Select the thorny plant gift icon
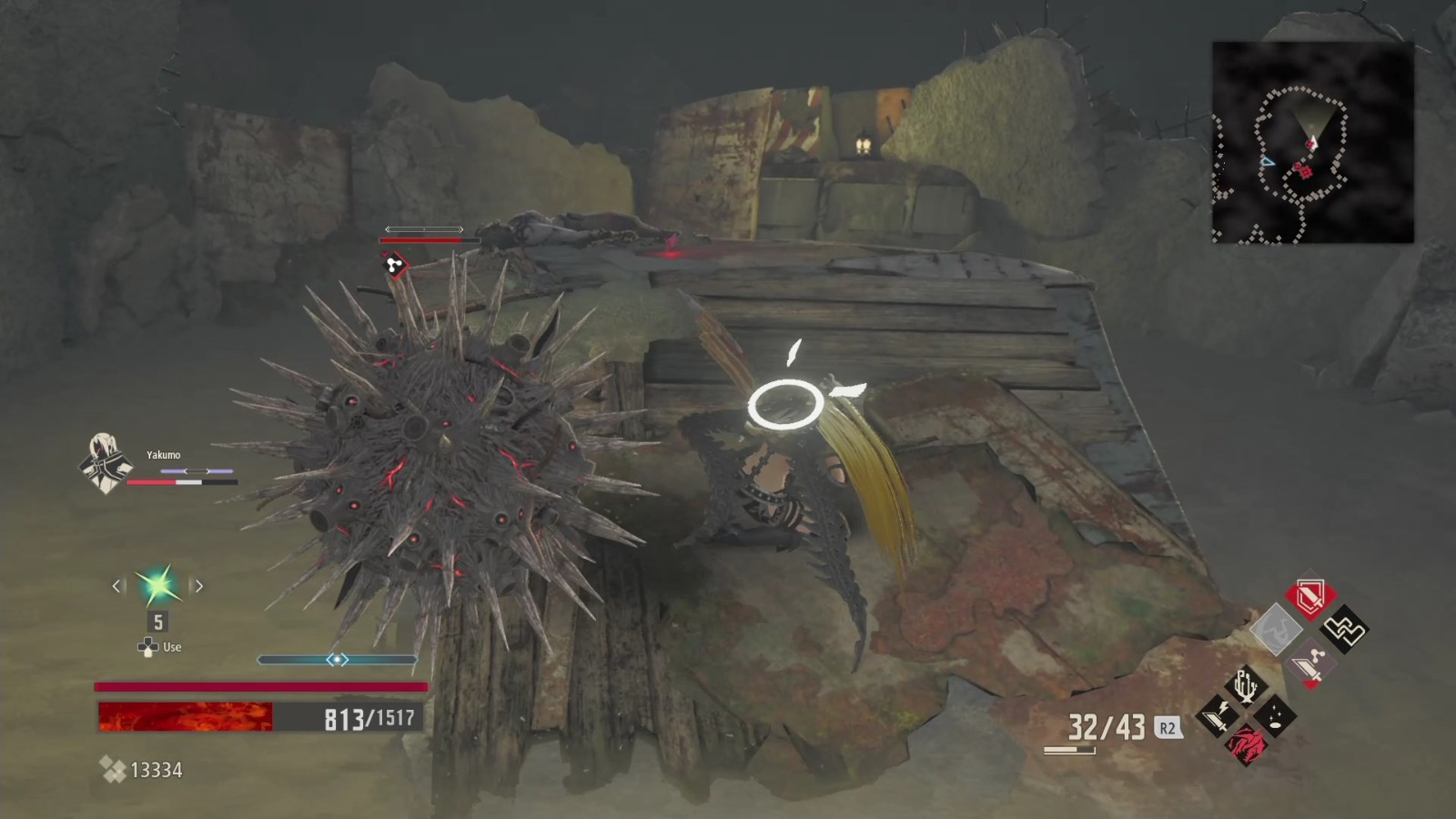1456x819 pixels. click(1245, 684)
